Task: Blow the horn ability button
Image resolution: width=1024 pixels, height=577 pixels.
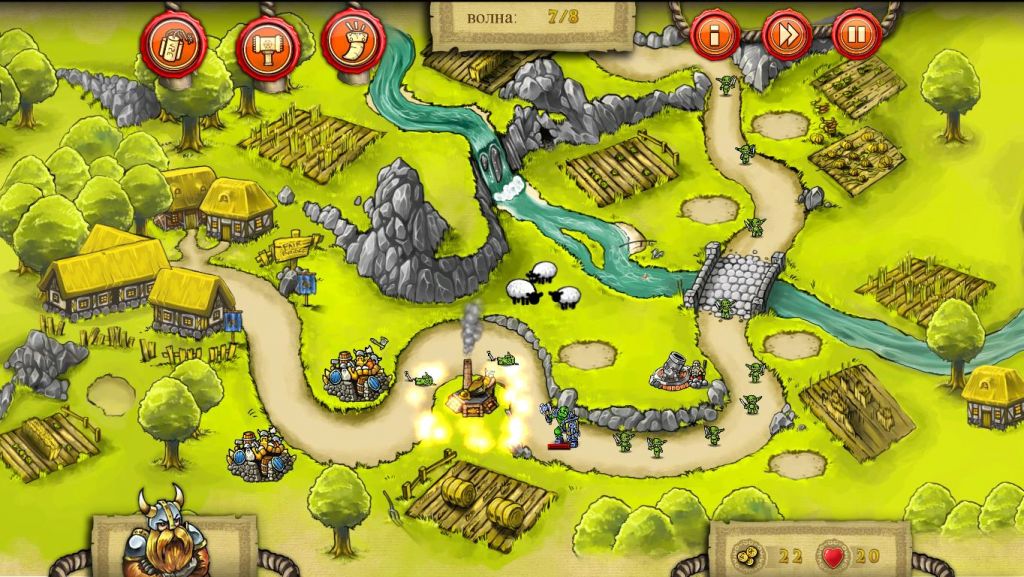Action: point(353,42)
